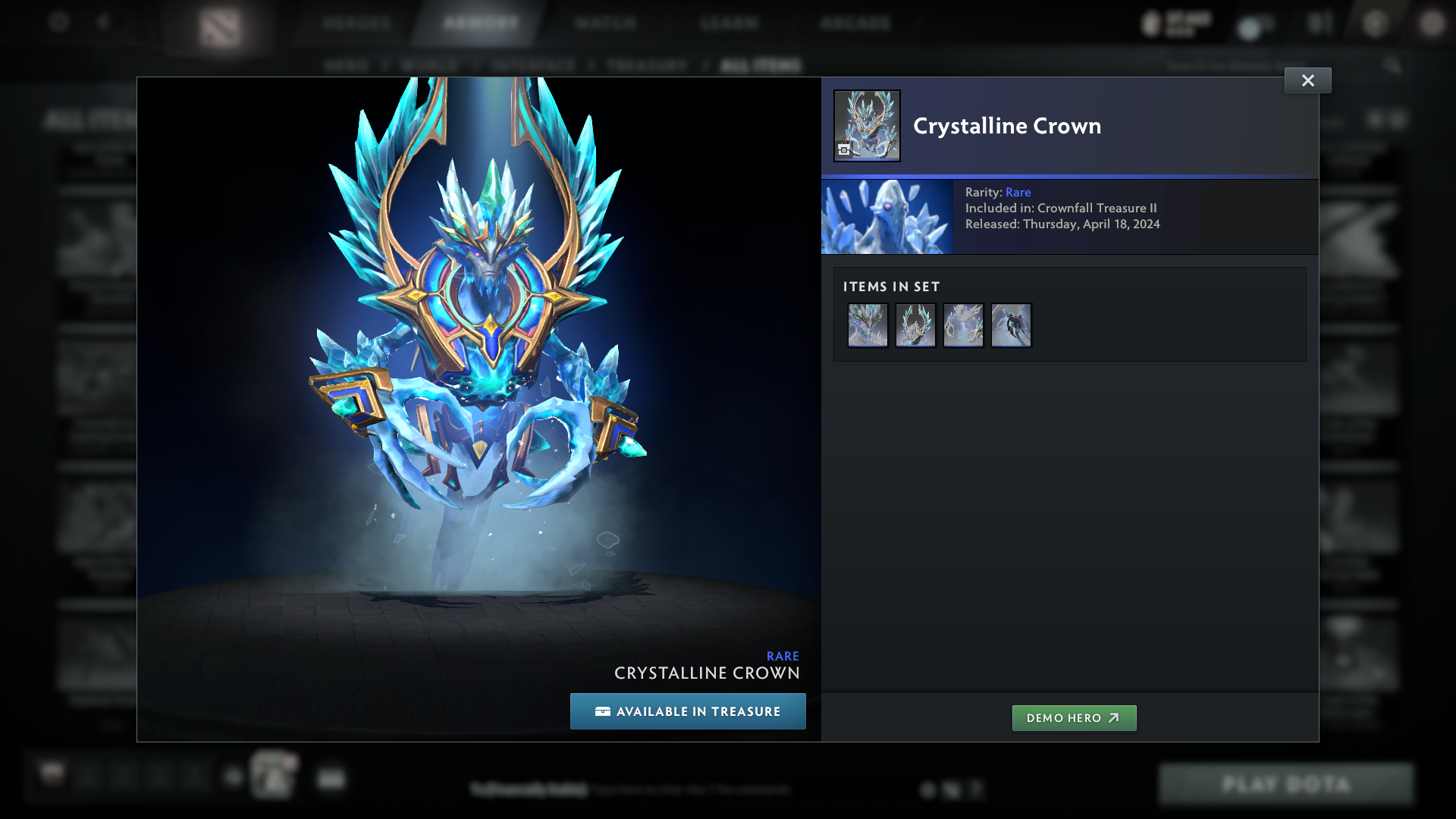Switch to the WATCH tab in the header
Viewport: 1456px width, 819px height.
[604, 23]
